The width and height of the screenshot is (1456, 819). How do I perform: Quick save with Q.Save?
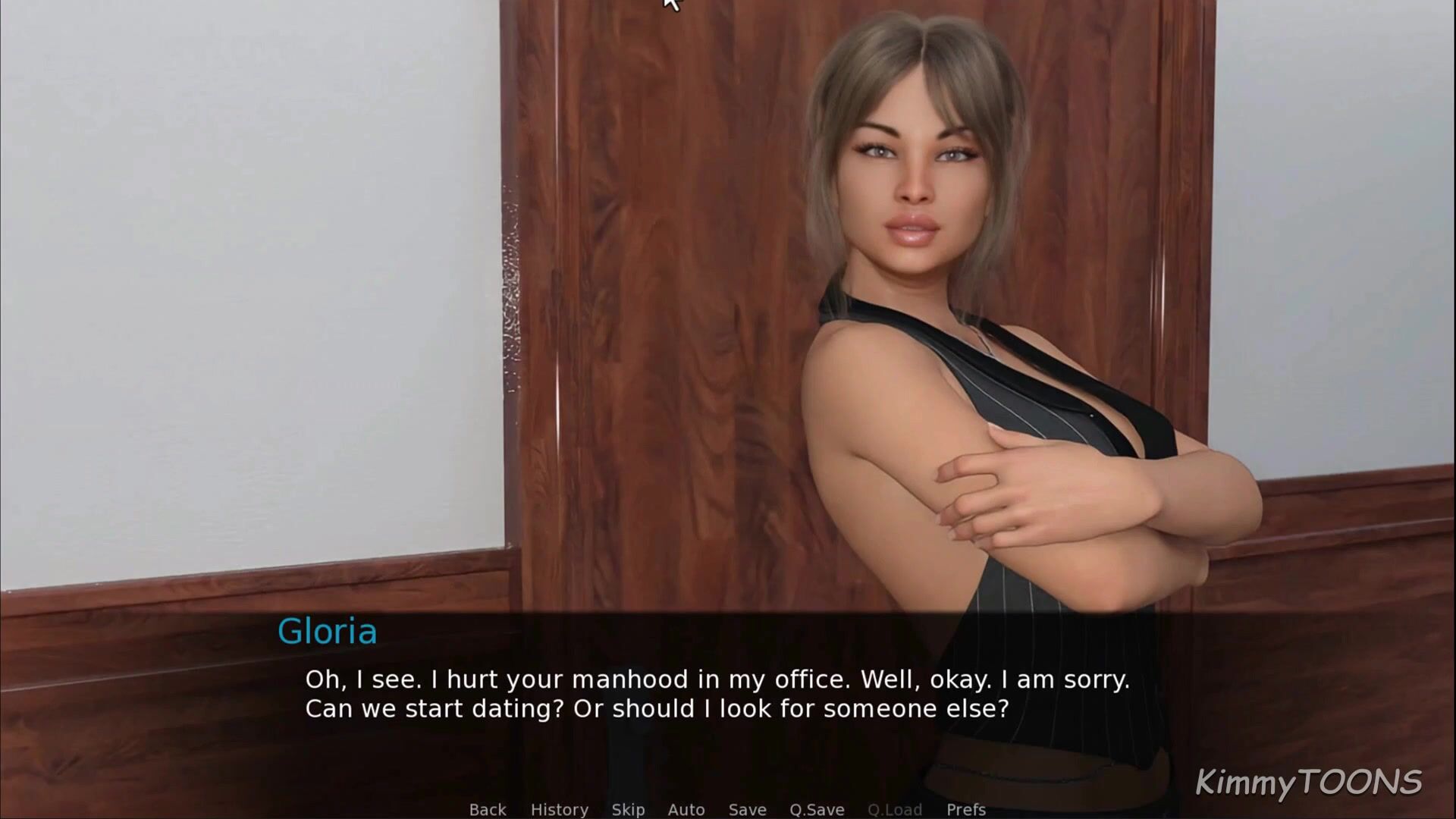pyautogui.click(x=817, y=809)
